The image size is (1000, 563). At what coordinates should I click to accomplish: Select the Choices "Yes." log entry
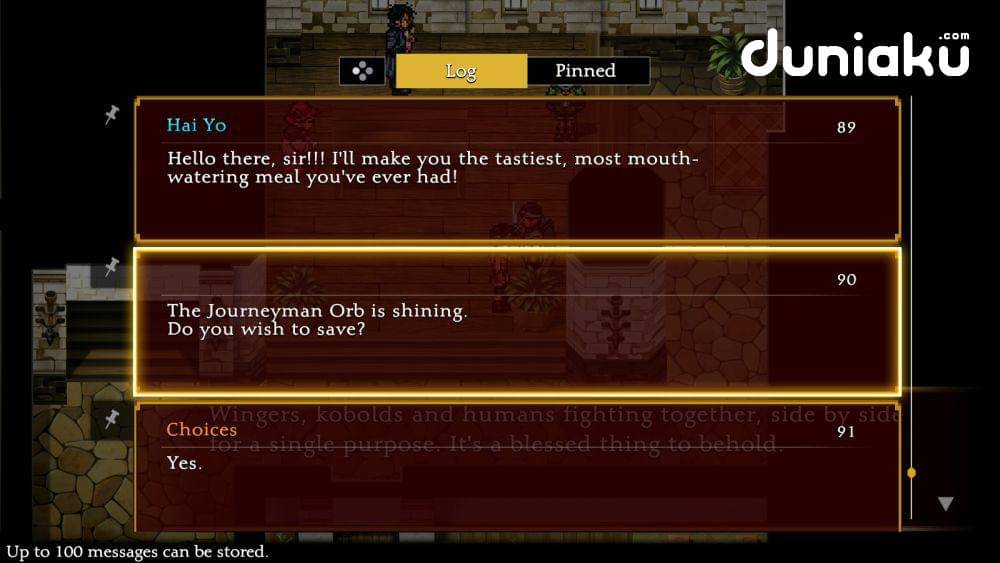[x=516, y=465]
